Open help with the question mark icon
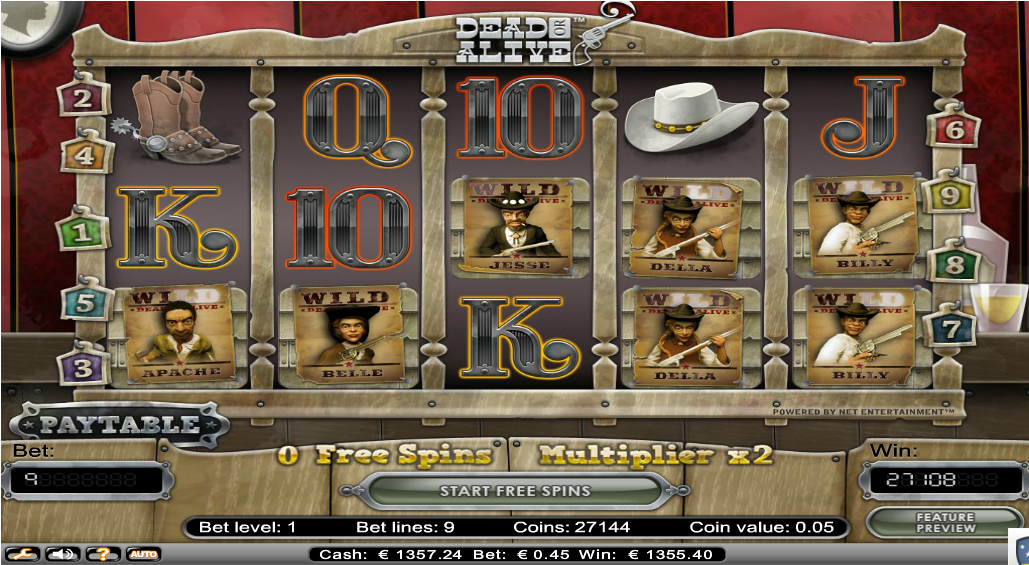This screenshot has height=565, width=1029. tap(102, 553)
